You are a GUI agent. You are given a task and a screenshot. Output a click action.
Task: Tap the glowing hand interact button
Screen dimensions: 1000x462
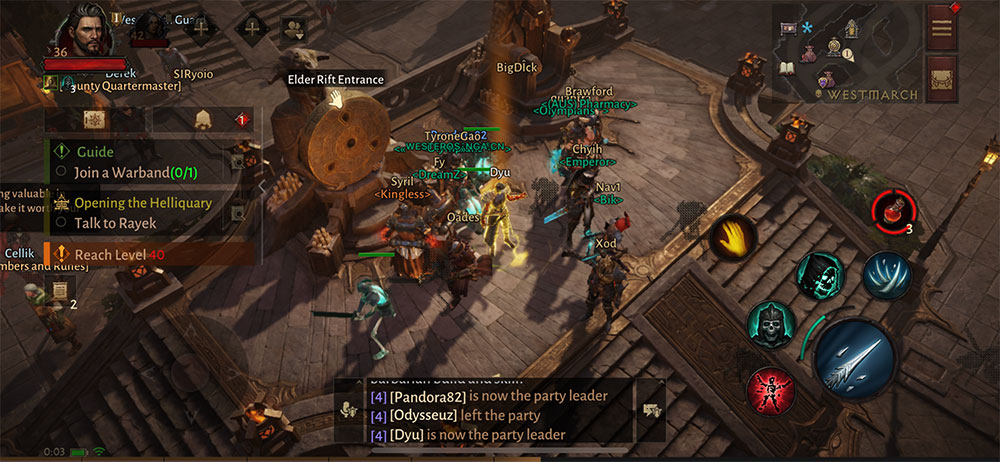click(x=732, y=237)
